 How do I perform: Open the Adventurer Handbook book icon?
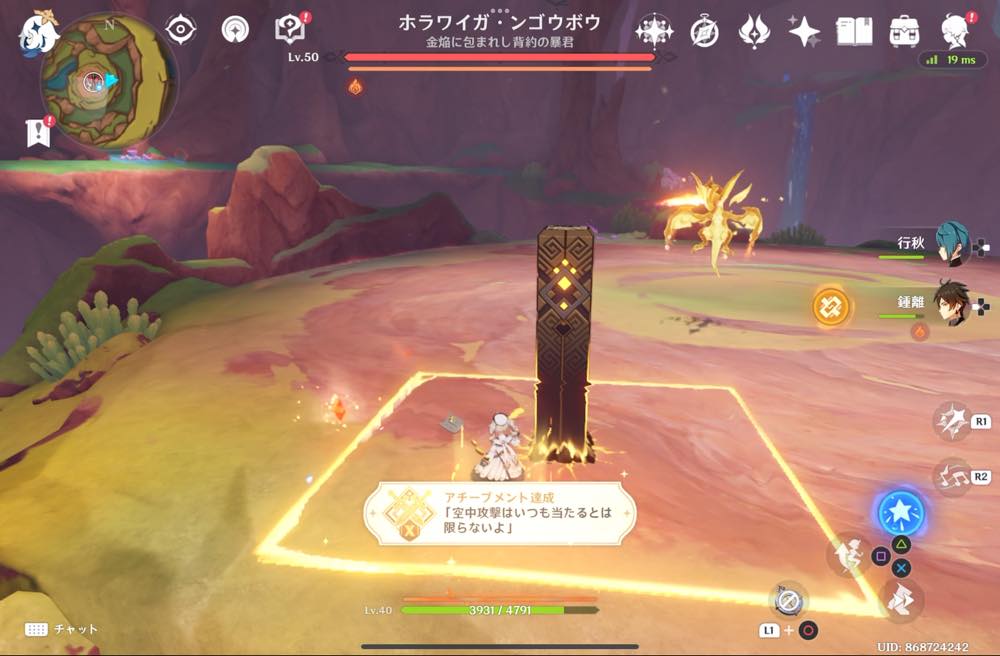[854, 32]
